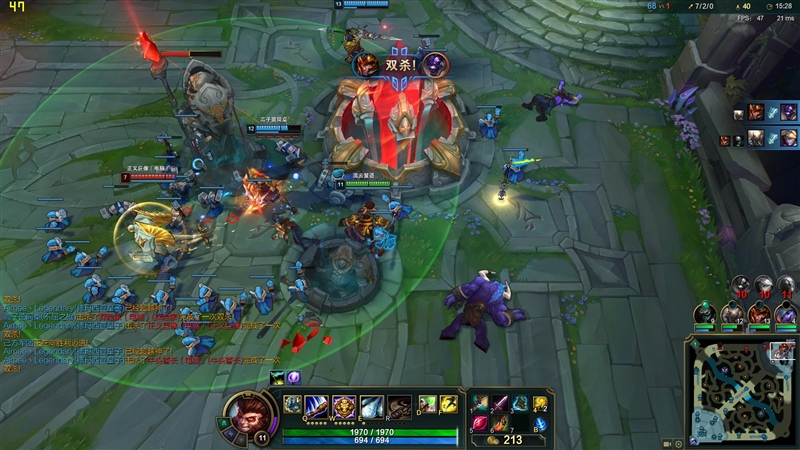This screenshot has width=800, height=450.
Task: Use the item in slot 1
Action: (x=481, y=403)
